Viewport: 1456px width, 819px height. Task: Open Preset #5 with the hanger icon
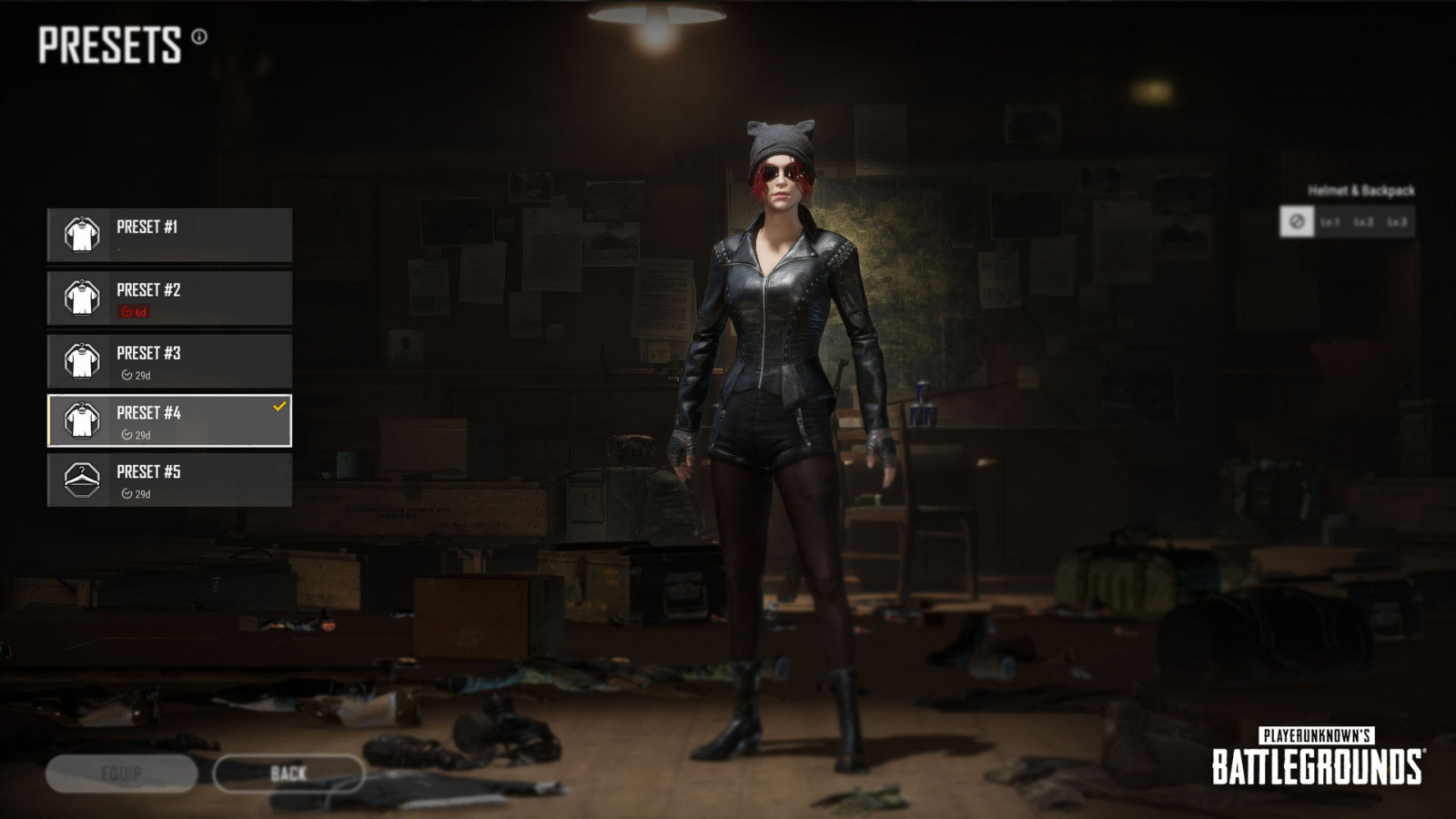[170, 480]
